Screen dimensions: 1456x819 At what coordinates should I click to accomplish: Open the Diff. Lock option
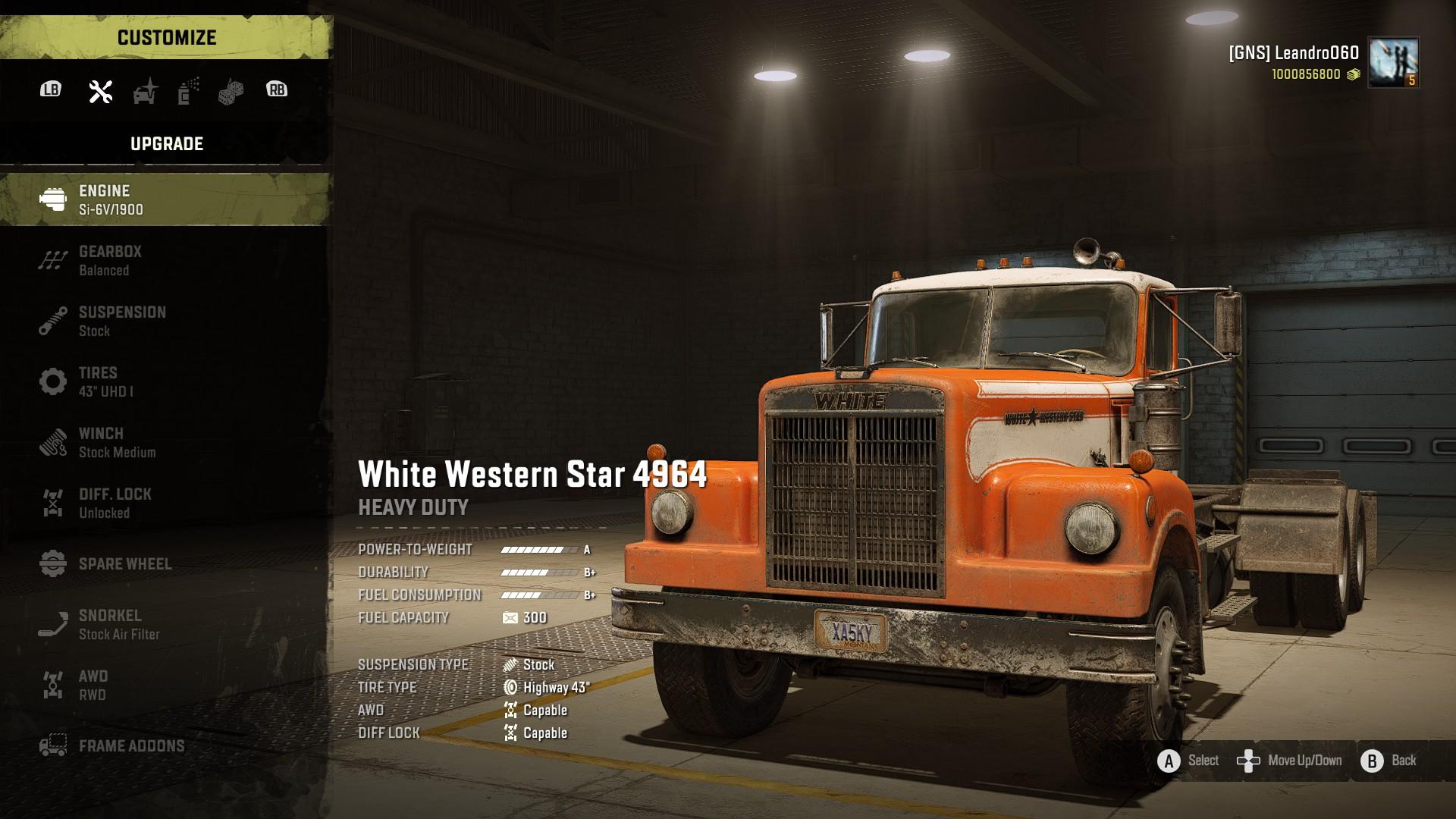coord(165,503)
